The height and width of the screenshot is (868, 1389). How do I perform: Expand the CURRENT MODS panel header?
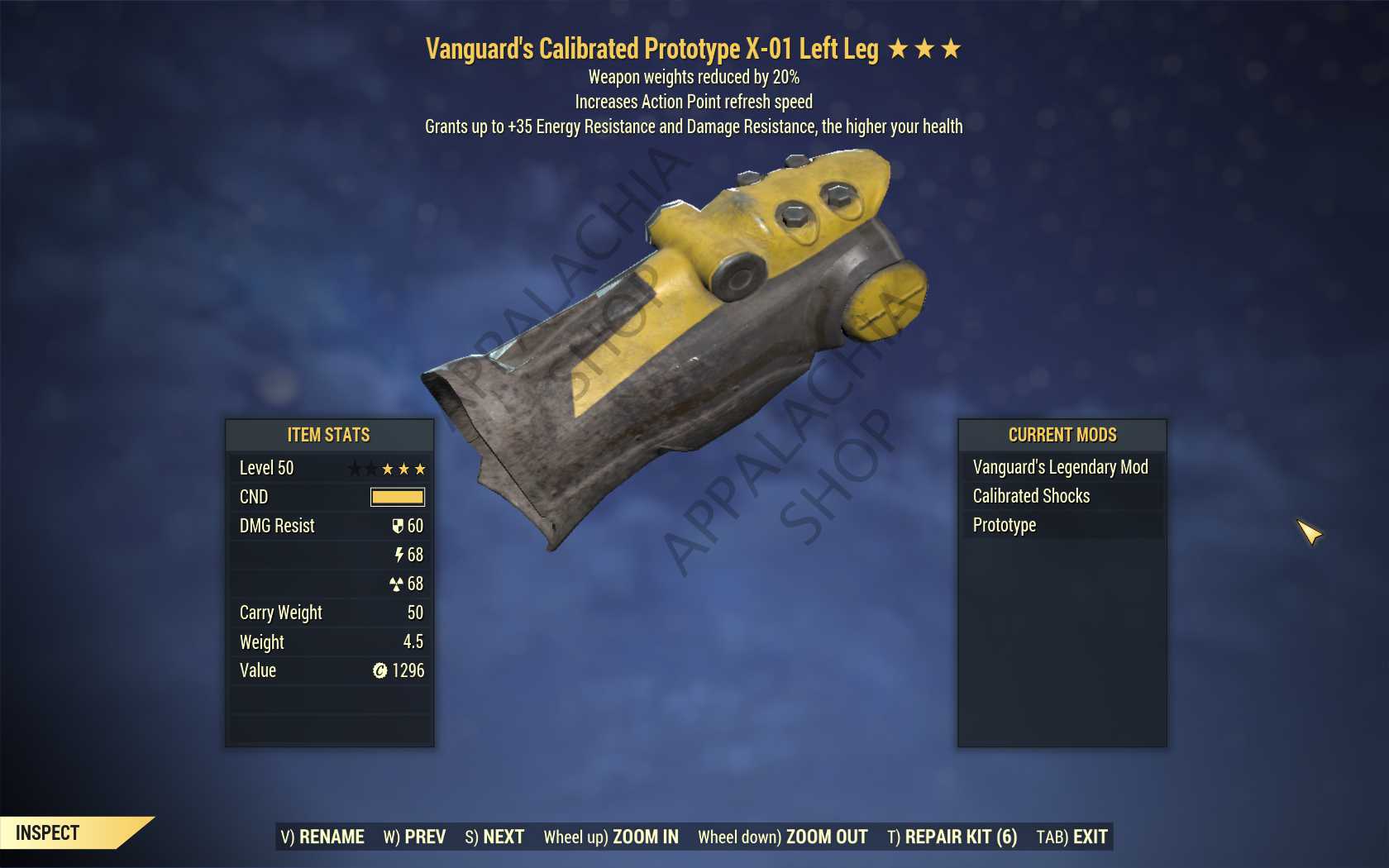(1061, 435)
